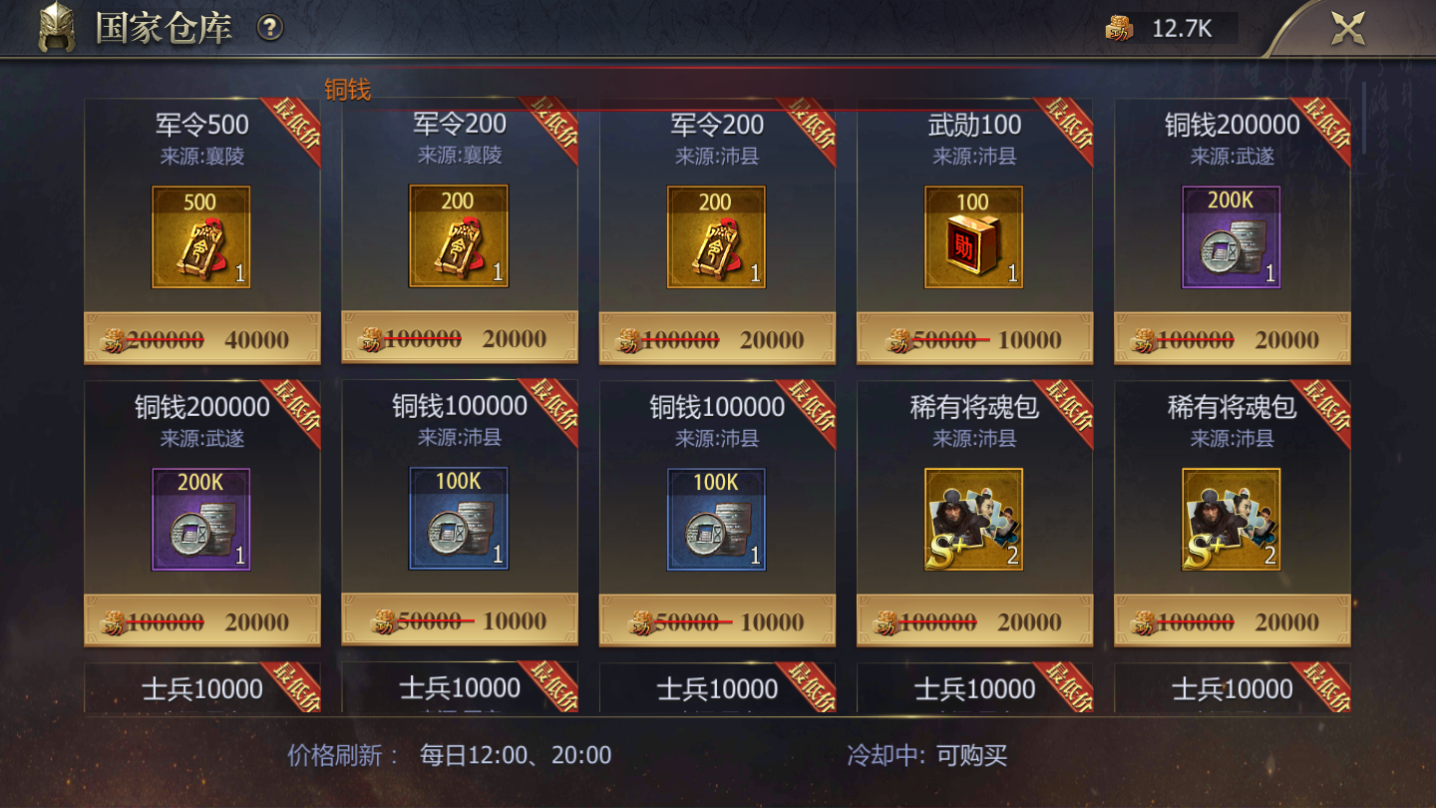This screenshot has height=808, width=1436.
Task: Click the 军令200 item icon from 沛县
Action: click(716, 237)
